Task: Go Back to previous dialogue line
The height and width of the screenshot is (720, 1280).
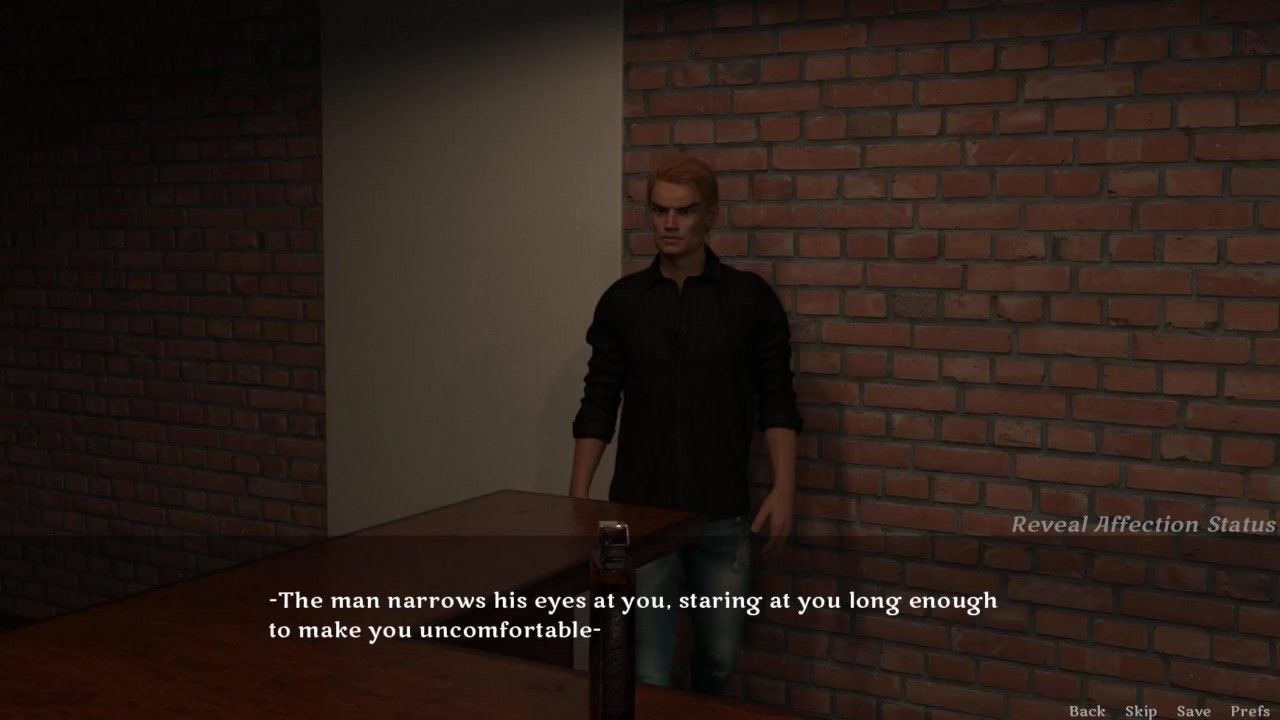Action: coord(1087,711)
